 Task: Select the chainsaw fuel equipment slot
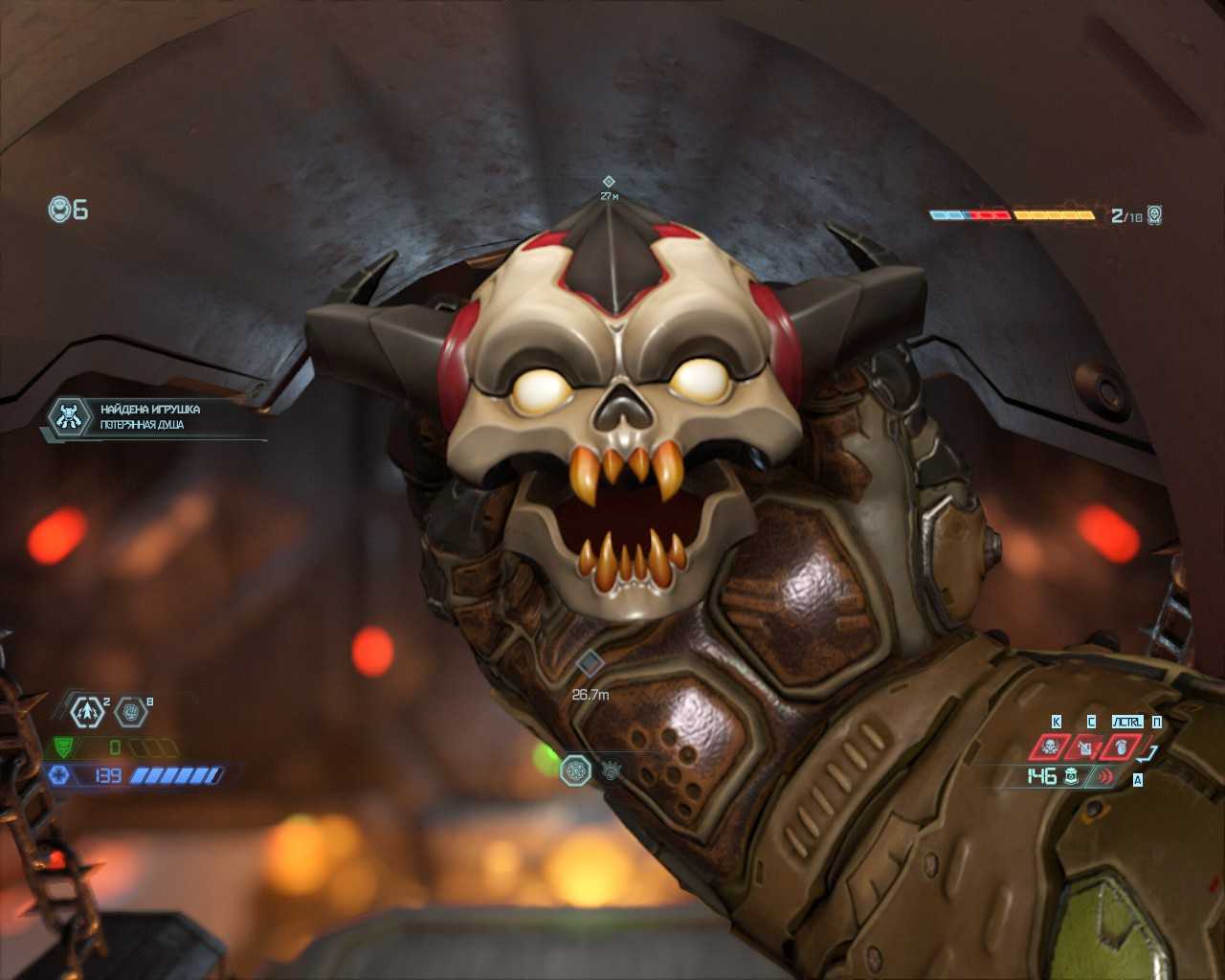[1085, 746]
